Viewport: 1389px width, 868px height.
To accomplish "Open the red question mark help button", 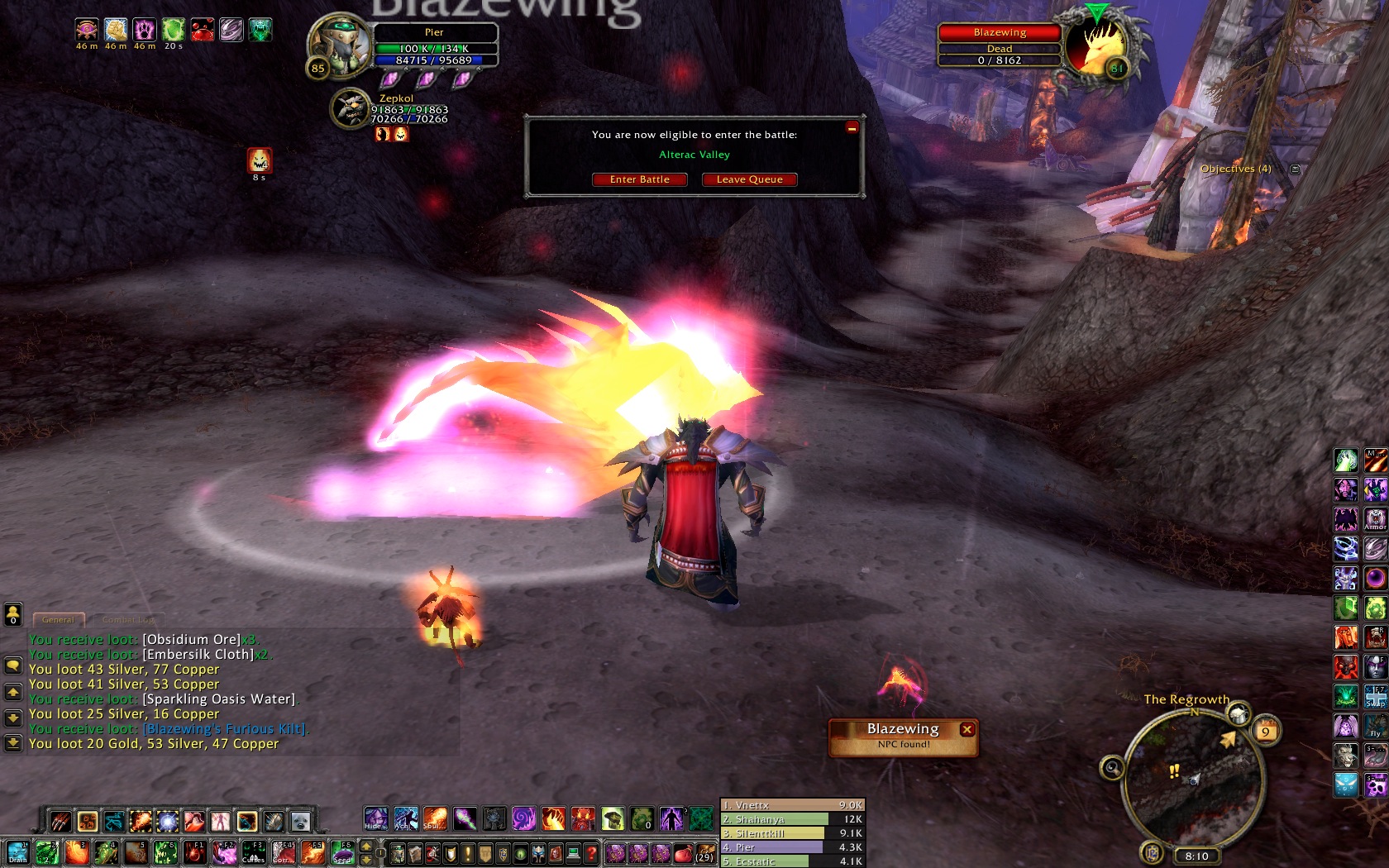I will click(x=590, y=853).
